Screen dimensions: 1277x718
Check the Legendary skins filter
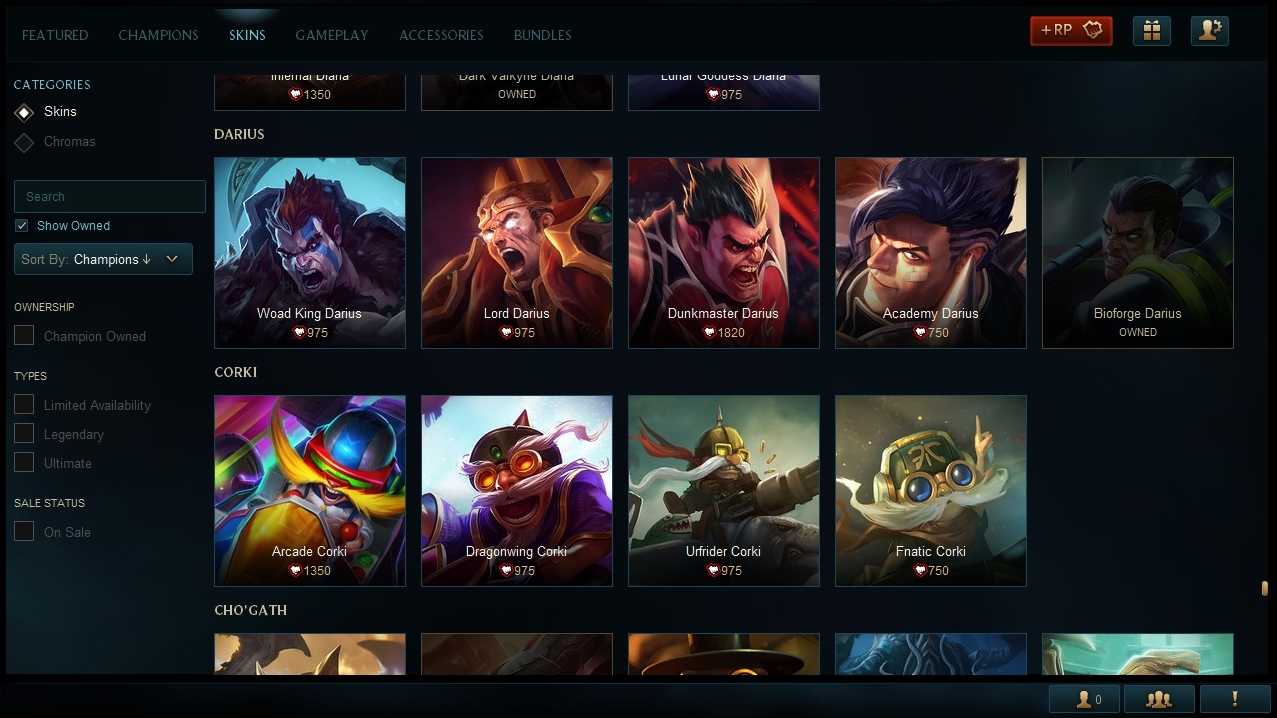pos(24,434)
